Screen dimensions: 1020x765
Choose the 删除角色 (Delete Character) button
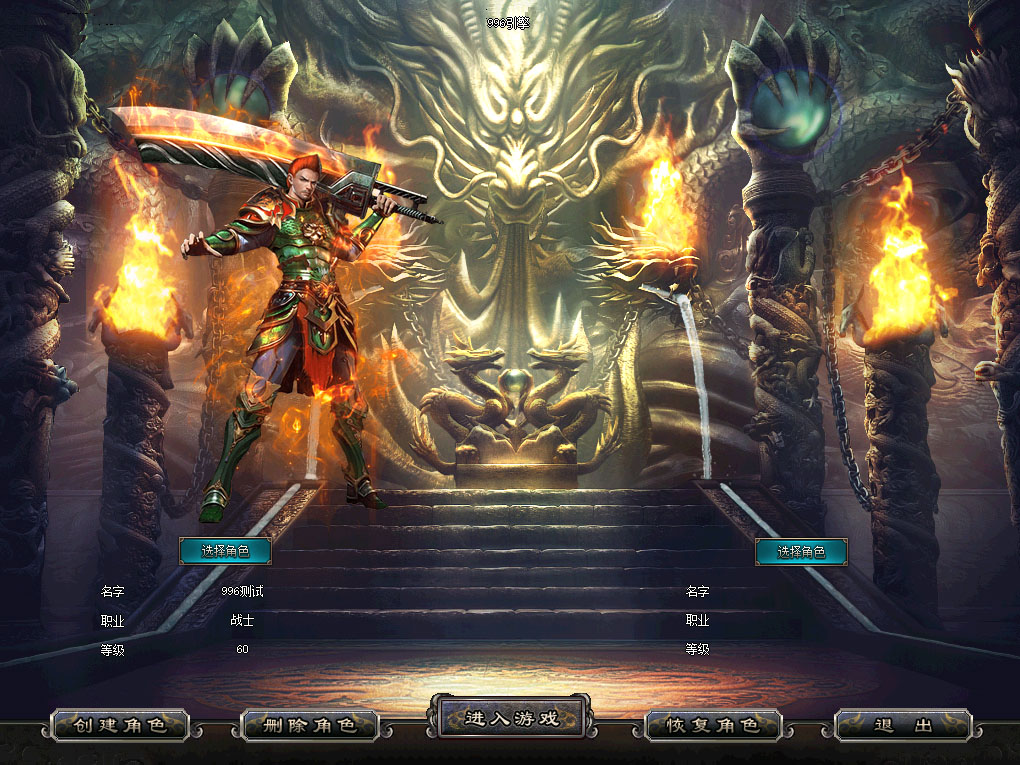pos(310,725)
